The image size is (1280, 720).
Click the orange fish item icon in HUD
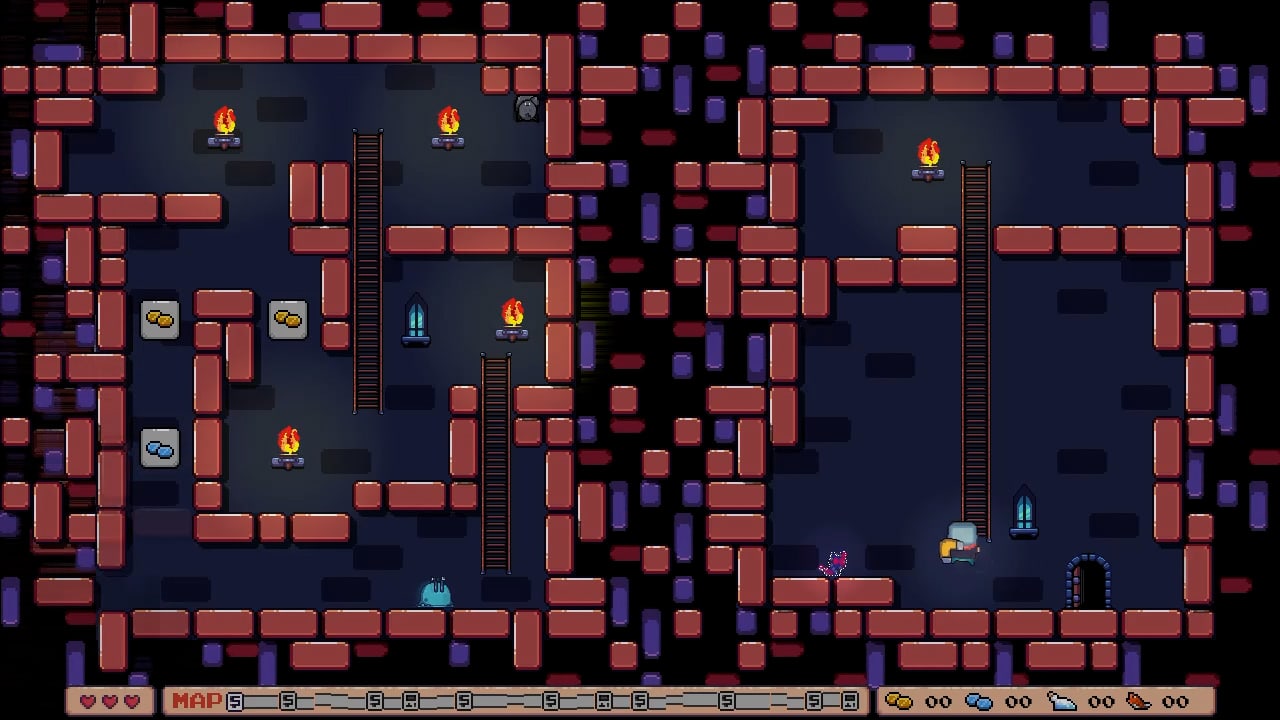[1140, 700]
